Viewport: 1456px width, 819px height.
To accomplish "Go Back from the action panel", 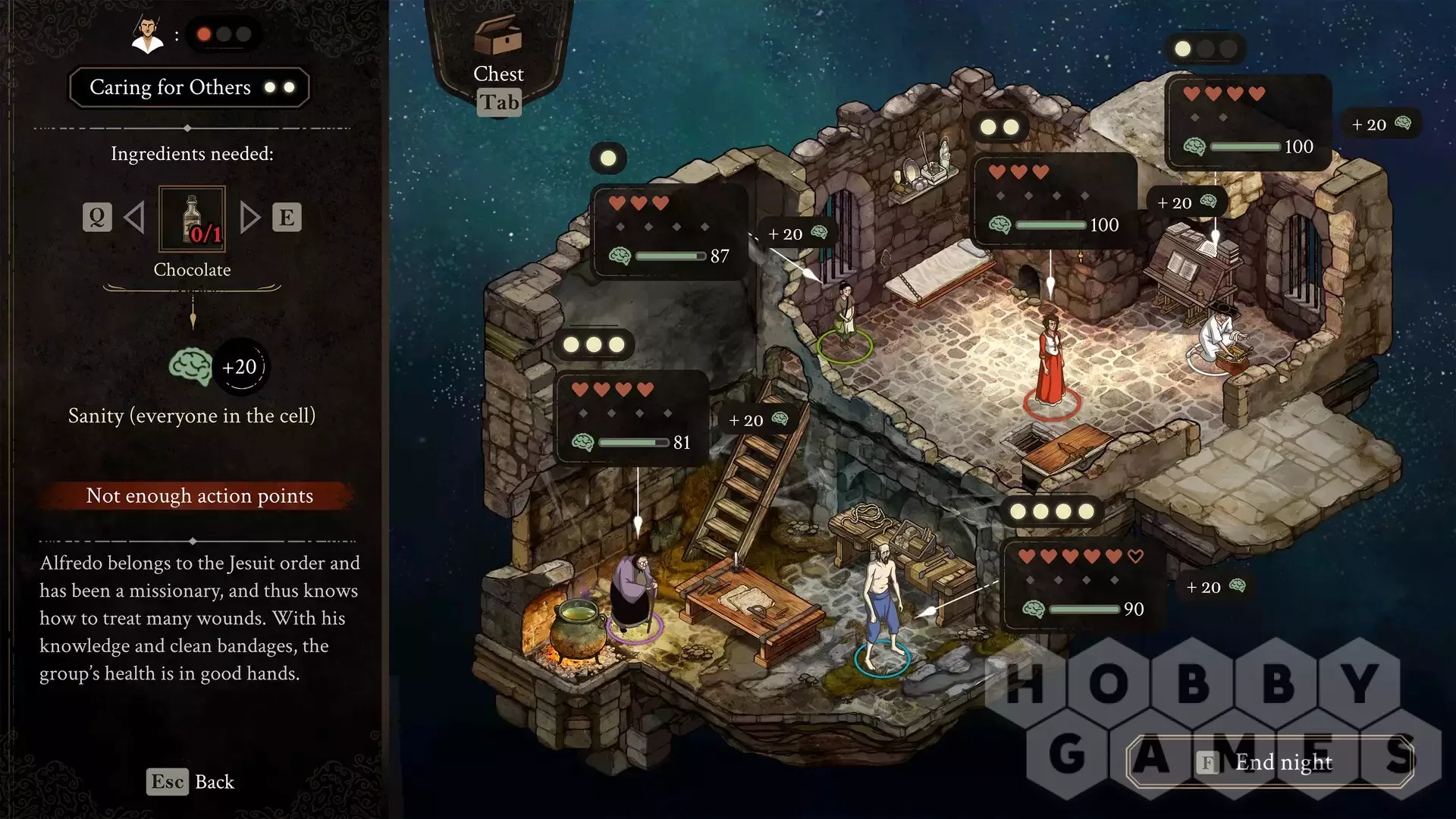I will pyautogui.click(x=190, y=782).
